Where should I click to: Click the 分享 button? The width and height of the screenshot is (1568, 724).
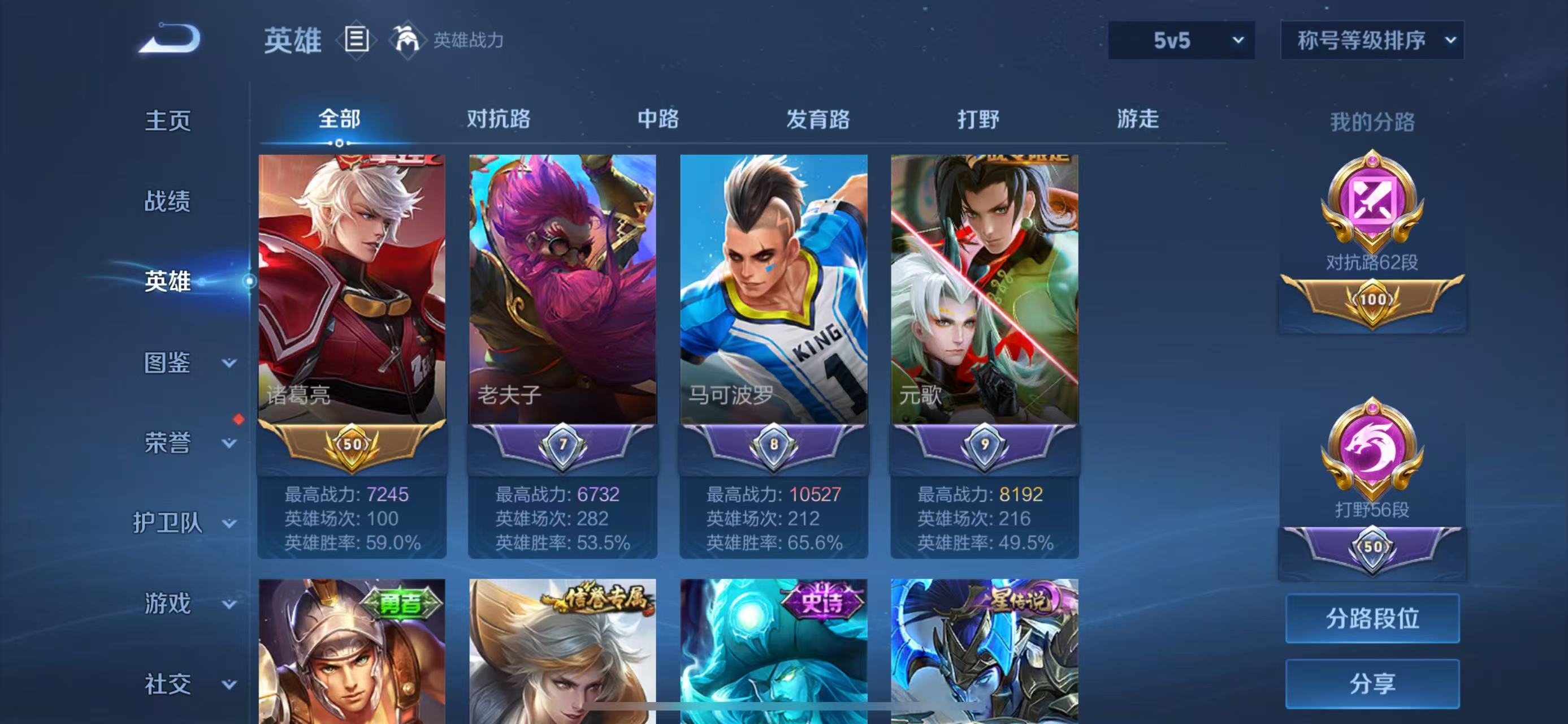1372,682
